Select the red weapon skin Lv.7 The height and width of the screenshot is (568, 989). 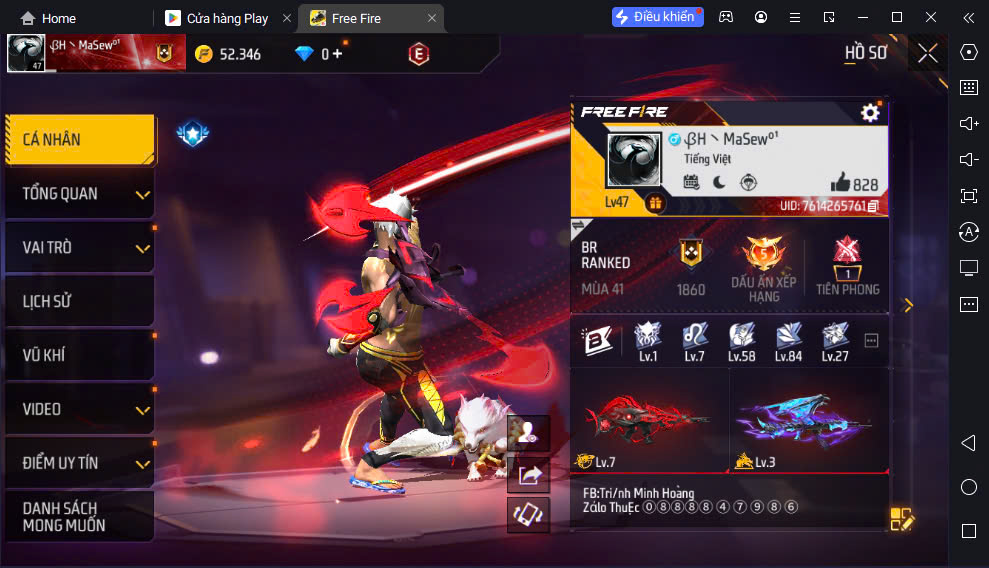click(x=648, y=420)
